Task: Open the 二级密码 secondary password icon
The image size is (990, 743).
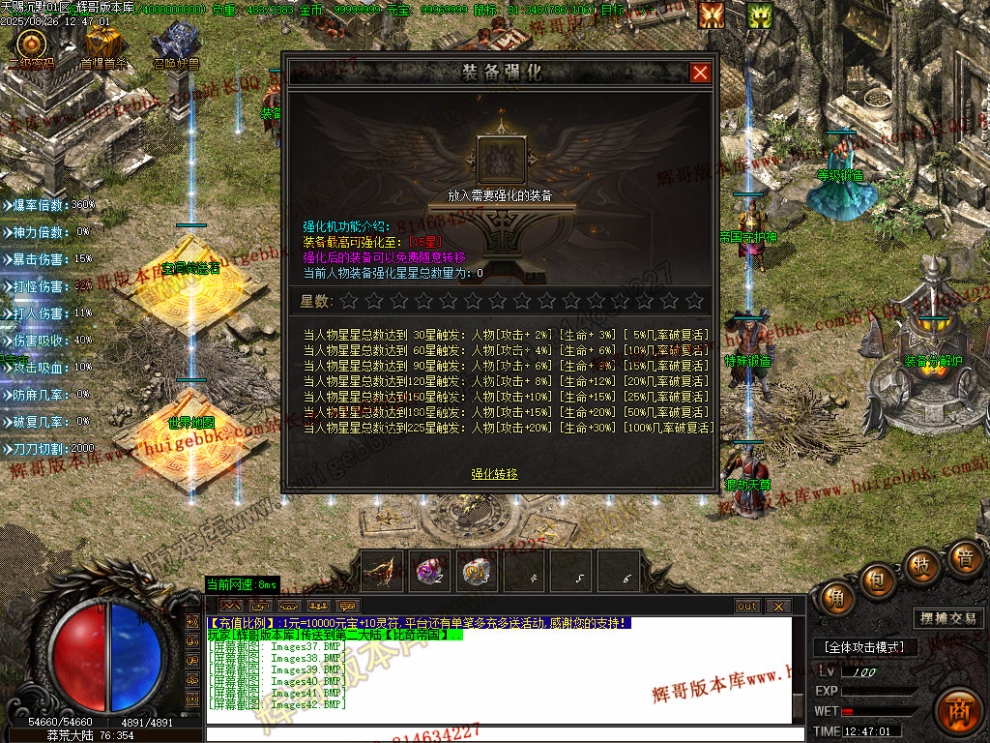Action: coord(31,45)
